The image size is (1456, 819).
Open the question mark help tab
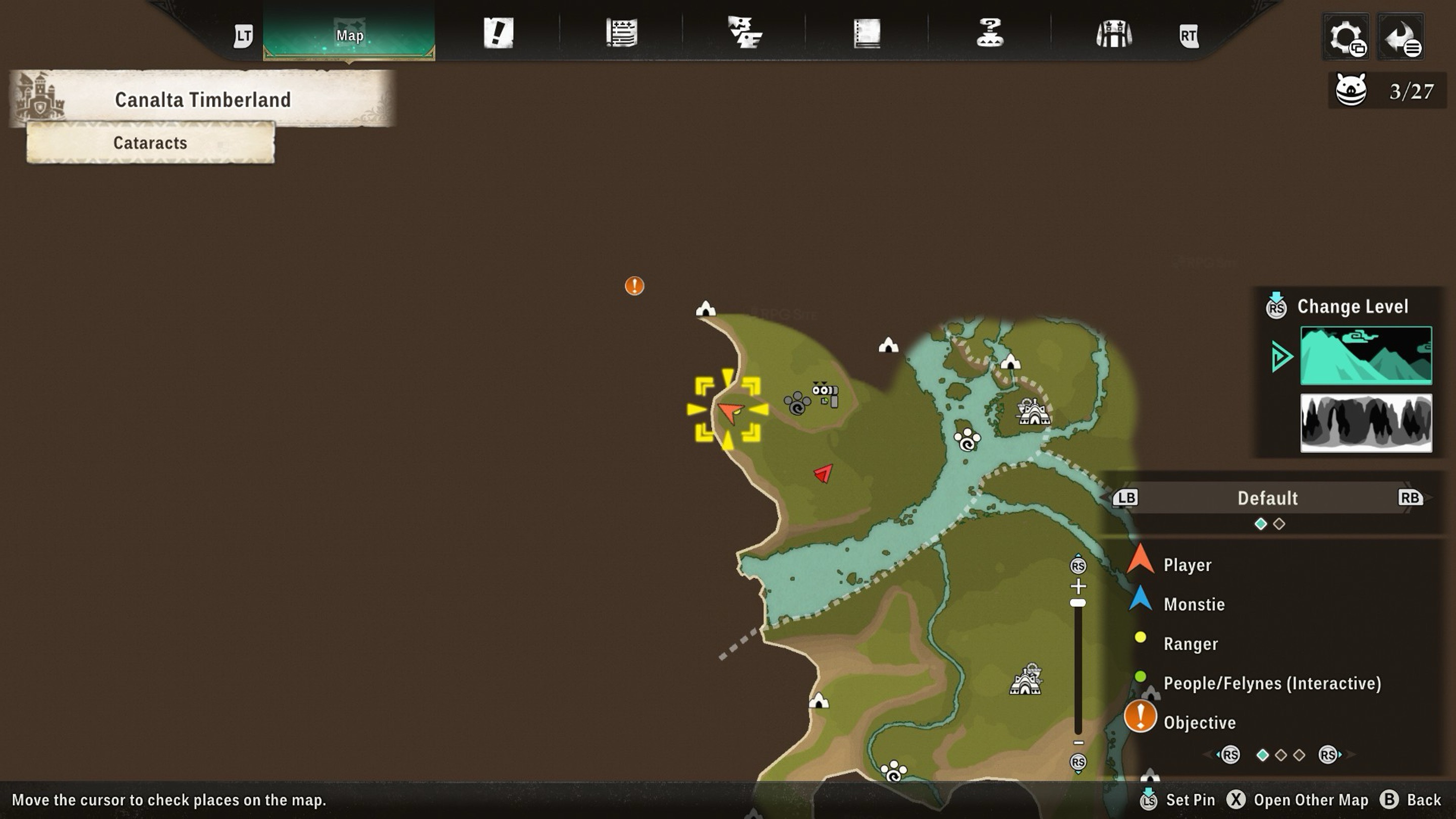(x=990, y=33)
